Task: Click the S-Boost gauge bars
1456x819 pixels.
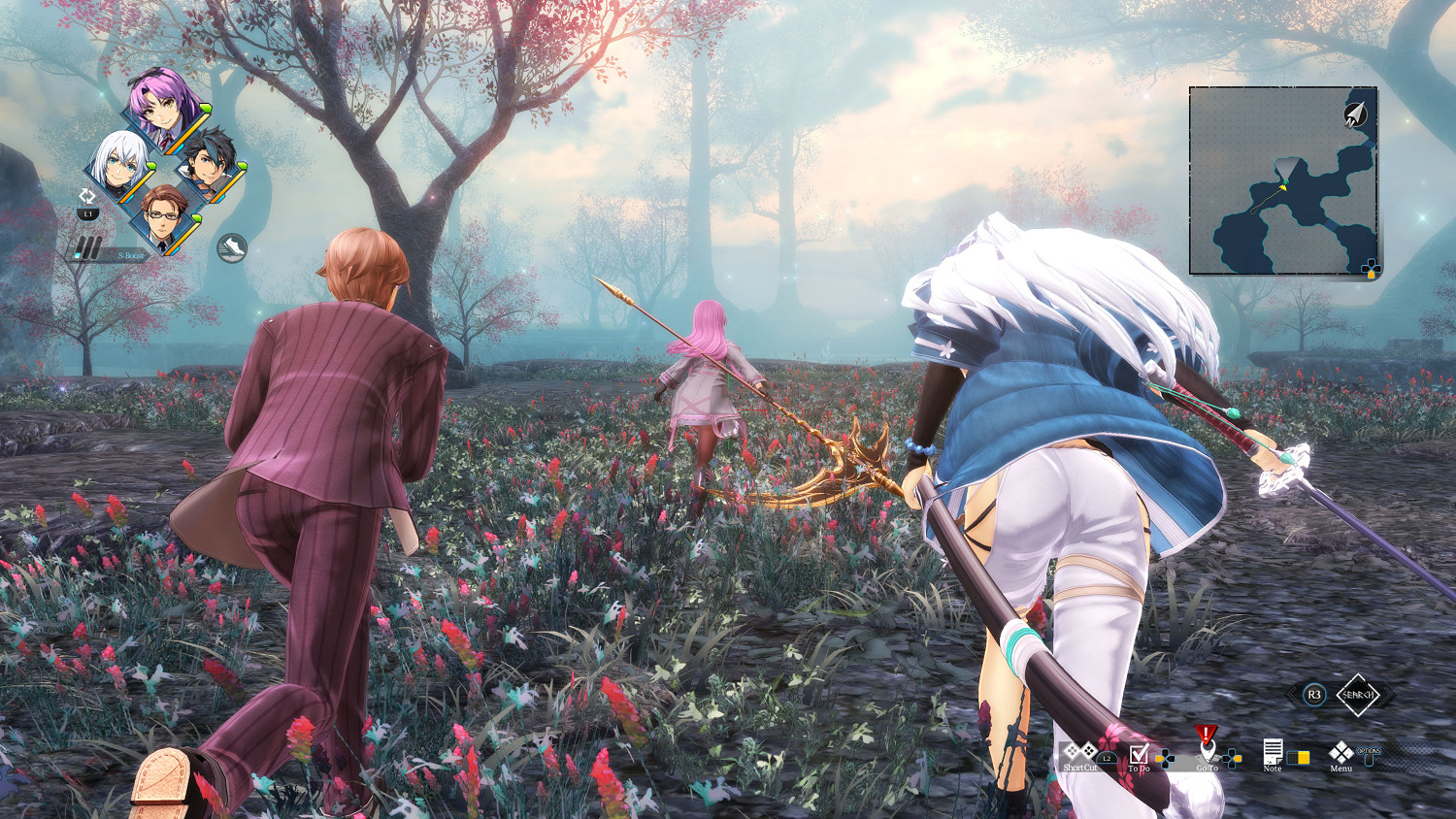Action: [x=88, y=246]
